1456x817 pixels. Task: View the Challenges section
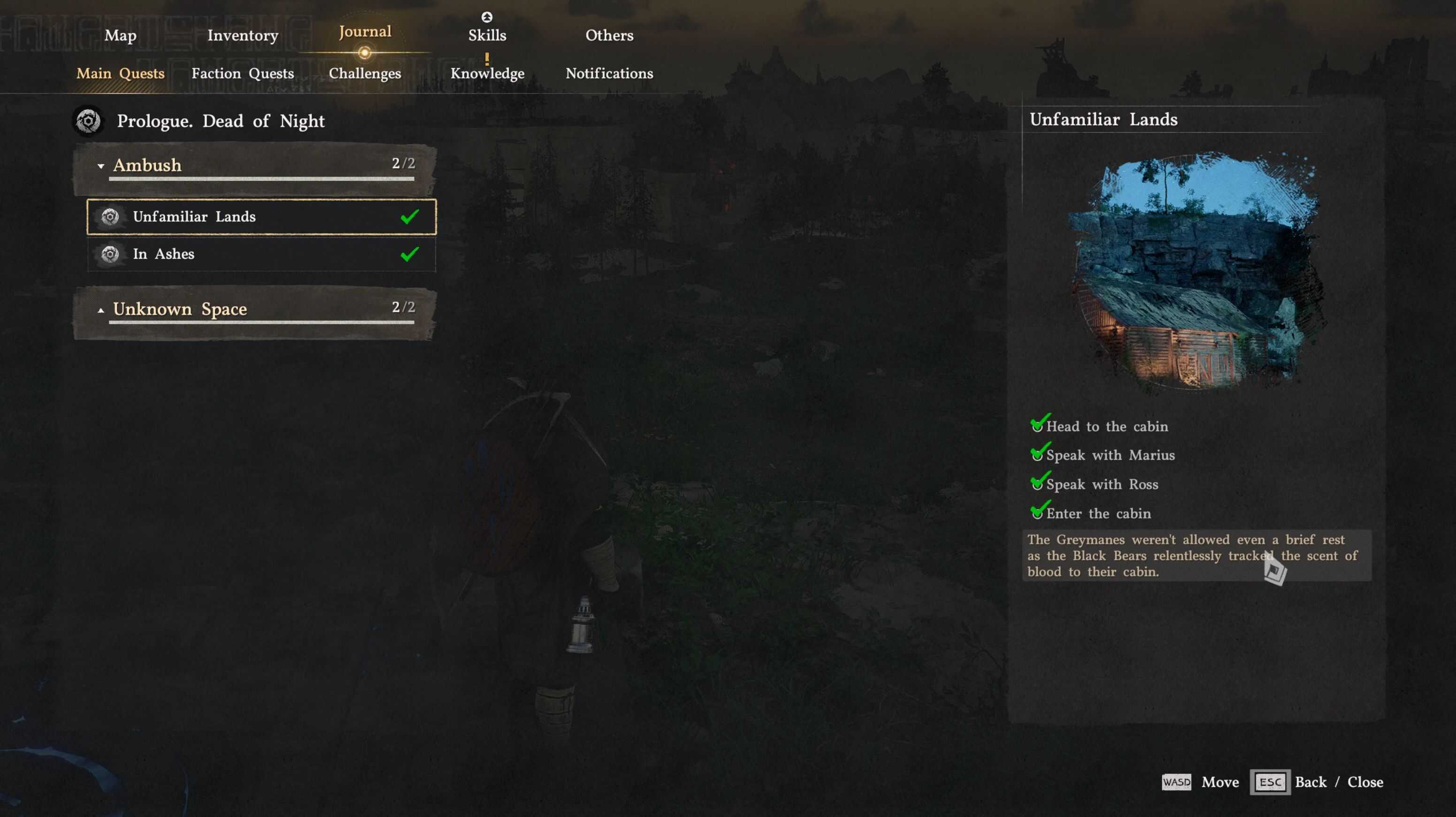(365, 74)
